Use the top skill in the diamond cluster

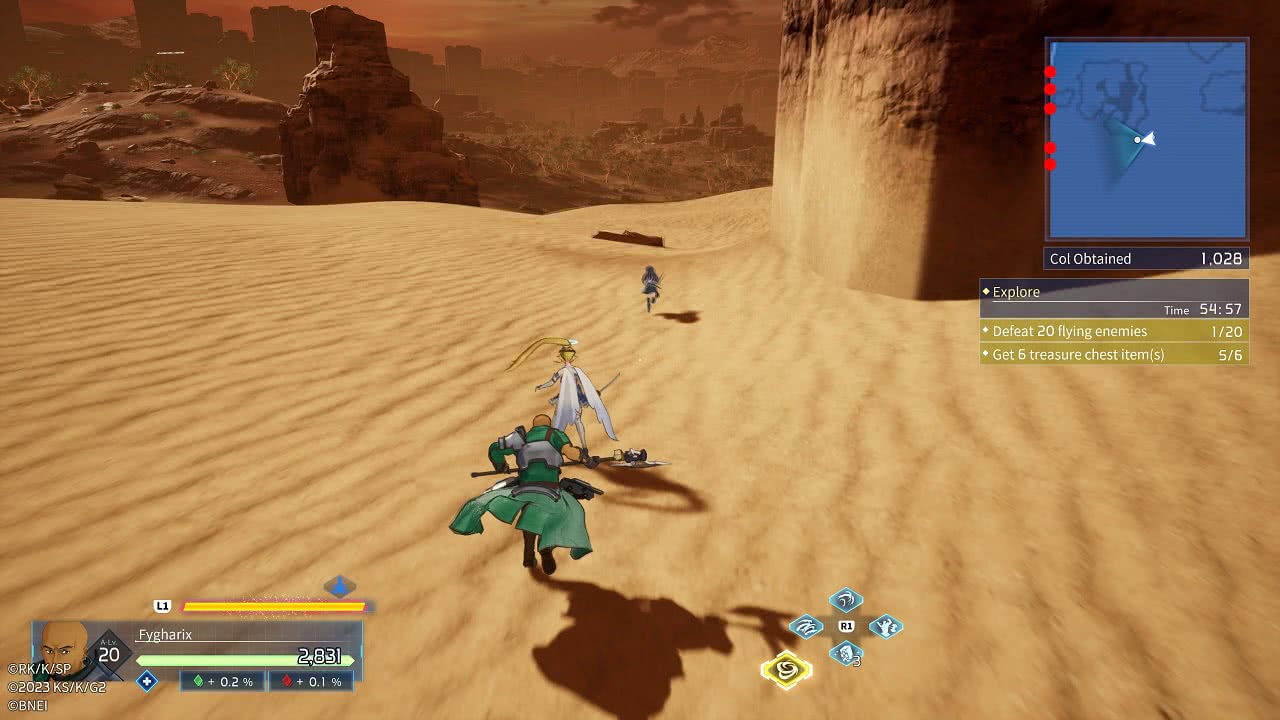[x=846, y=600]
